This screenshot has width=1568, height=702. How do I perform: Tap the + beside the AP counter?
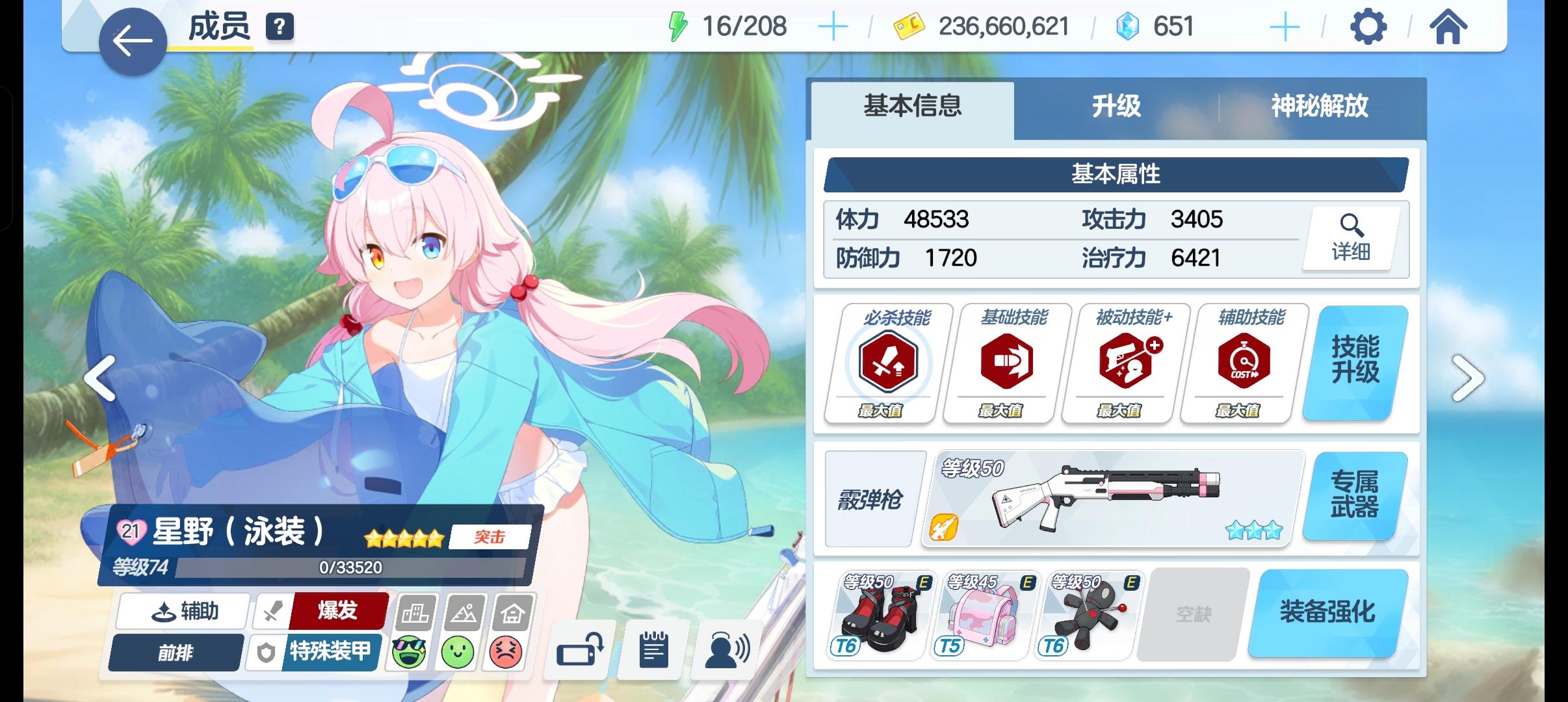click(834, 26)
